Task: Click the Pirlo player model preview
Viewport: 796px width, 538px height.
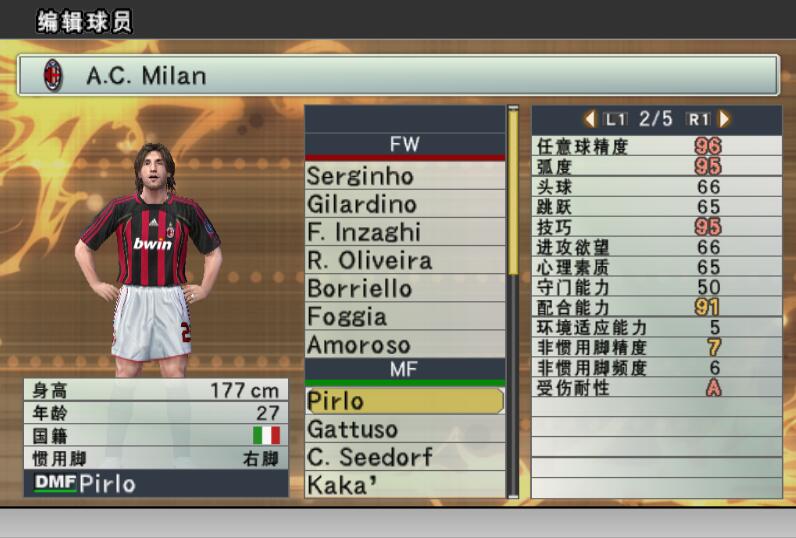Action: coord(151,260)
